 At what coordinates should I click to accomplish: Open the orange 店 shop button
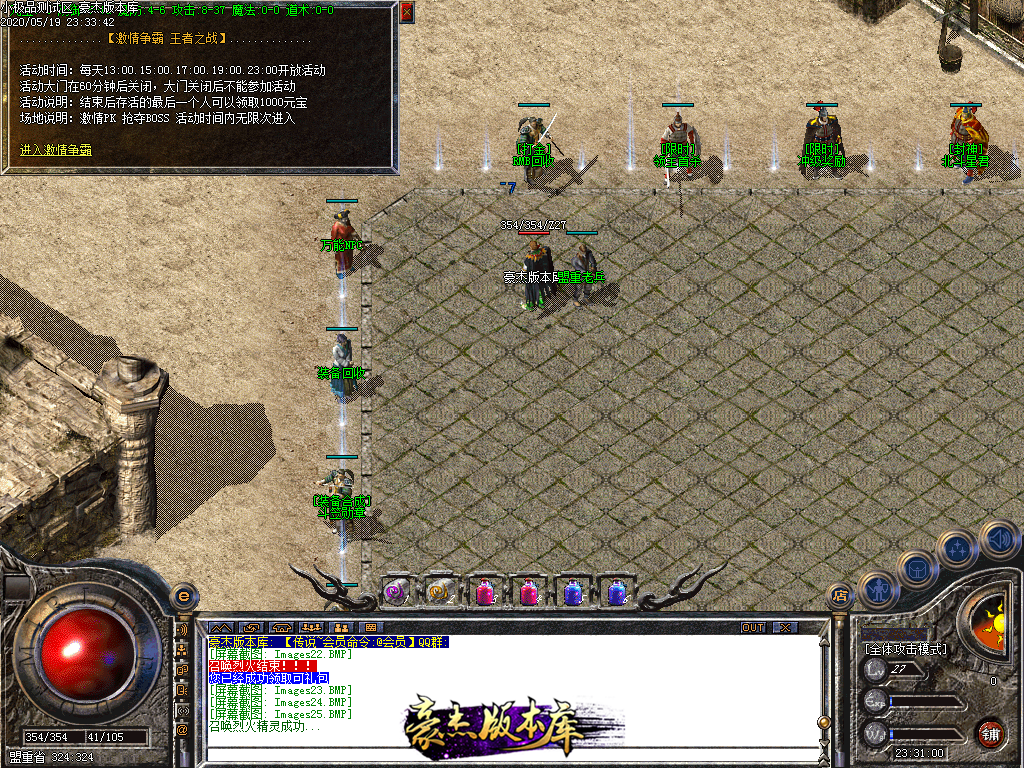click(x=840, y=597)
